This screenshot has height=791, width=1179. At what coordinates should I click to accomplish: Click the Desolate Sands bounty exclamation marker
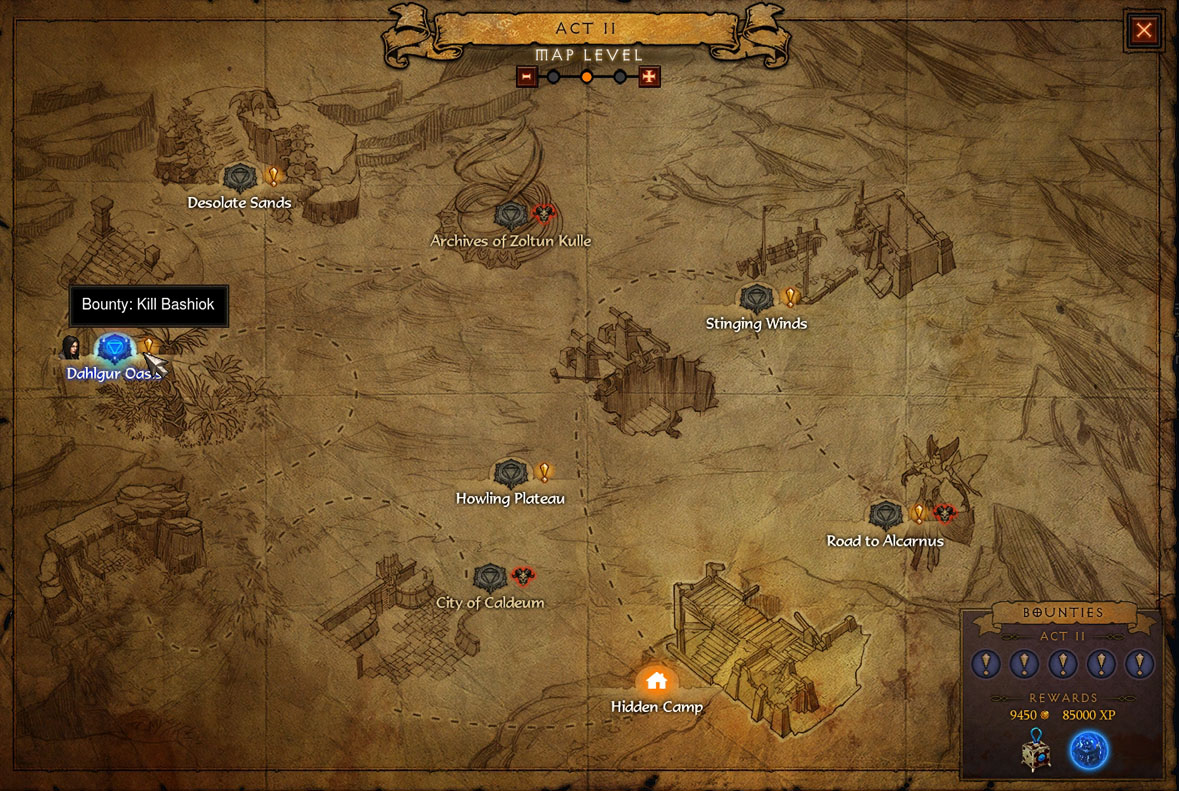click(x=273, y=177)
